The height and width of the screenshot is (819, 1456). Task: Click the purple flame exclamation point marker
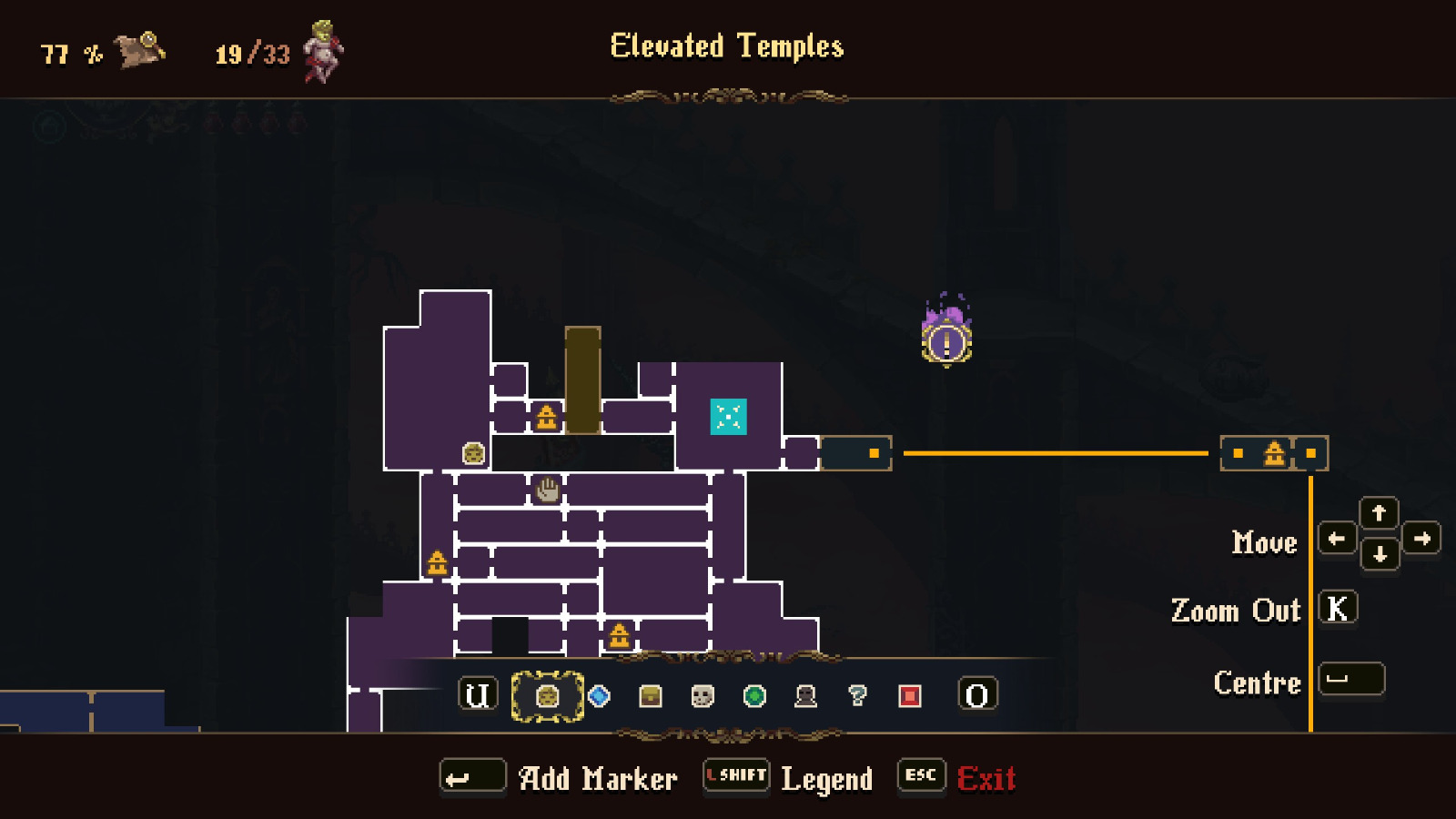[x=946, y=342]
